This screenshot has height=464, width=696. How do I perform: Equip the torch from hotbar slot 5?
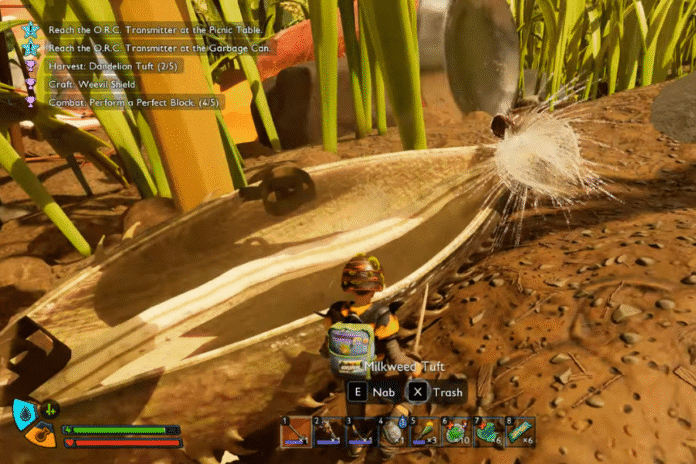tap(425, 431)
